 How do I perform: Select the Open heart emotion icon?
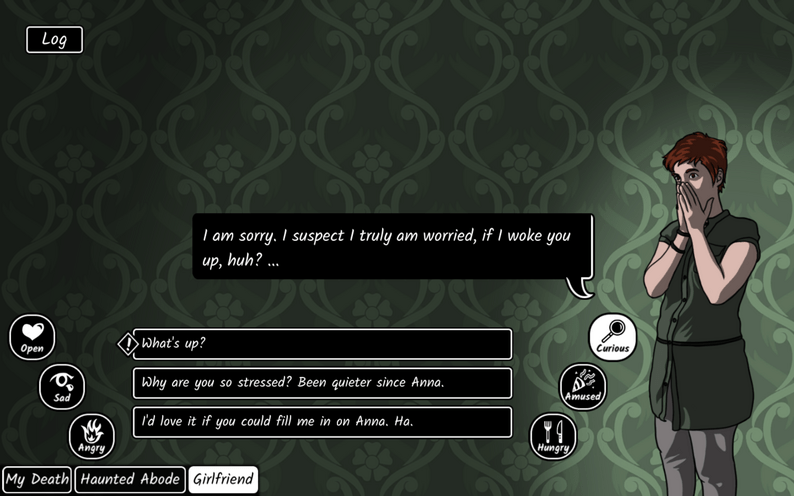32,337
